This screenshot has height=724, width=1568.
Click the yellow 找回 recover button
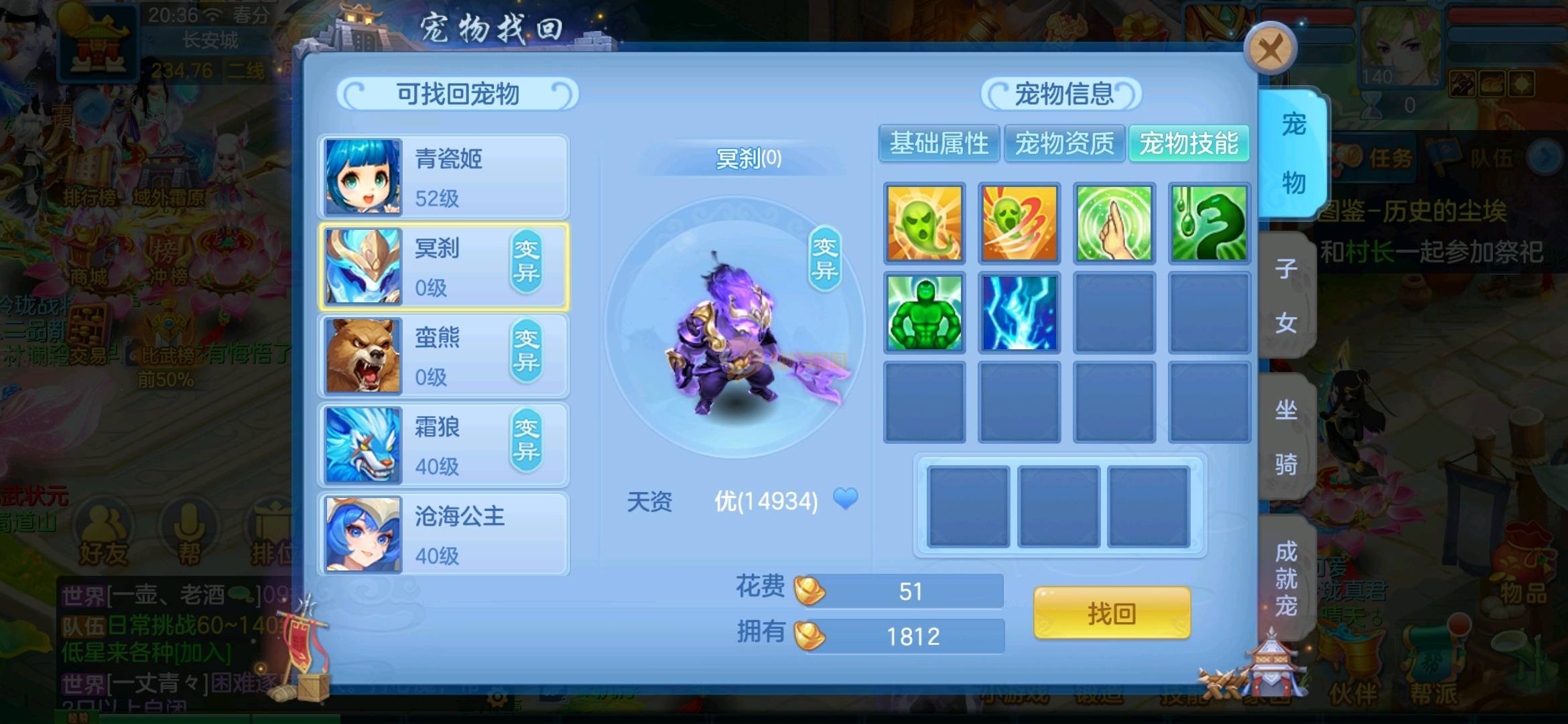click(x=1112, y=613)
